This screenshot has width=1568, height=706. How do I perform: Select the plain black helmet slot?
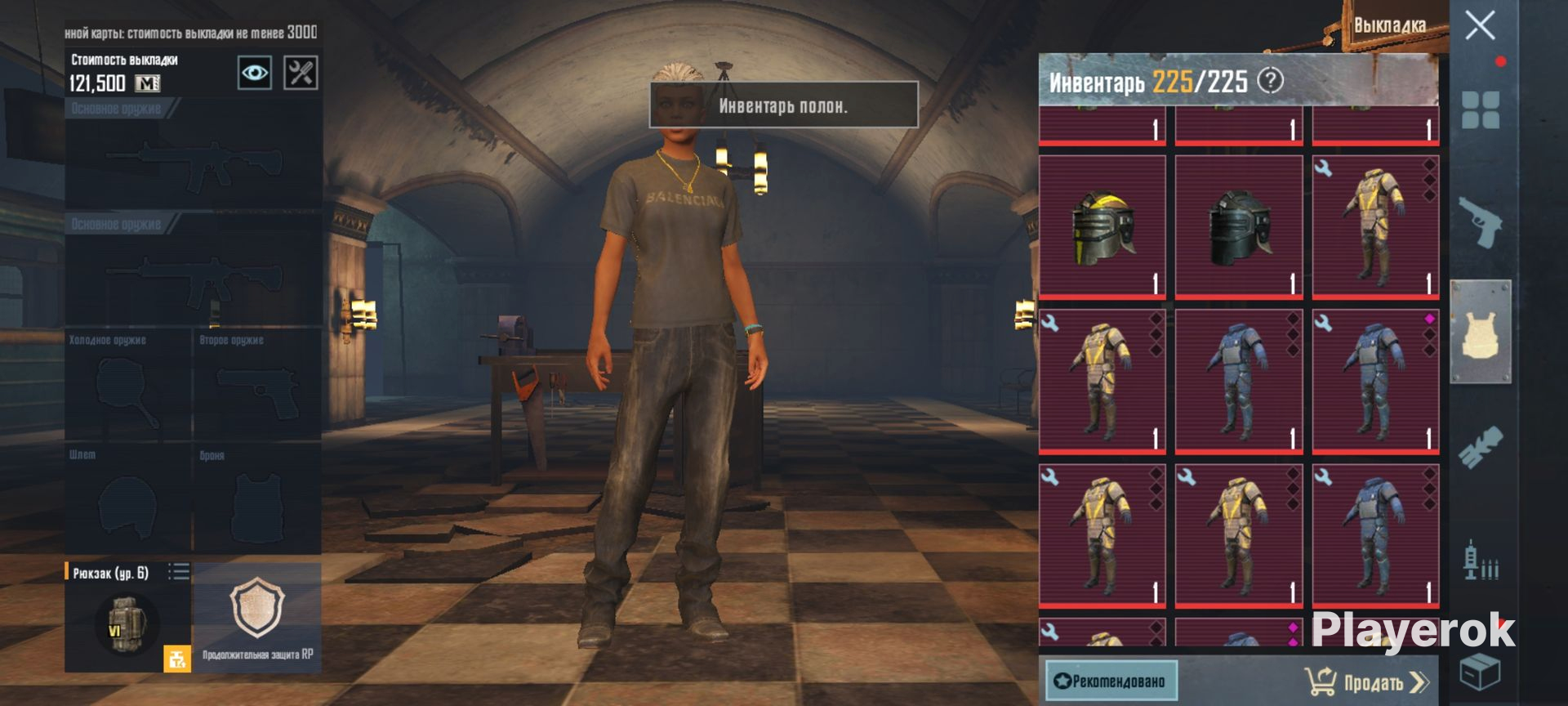[x=1238, y=227]
